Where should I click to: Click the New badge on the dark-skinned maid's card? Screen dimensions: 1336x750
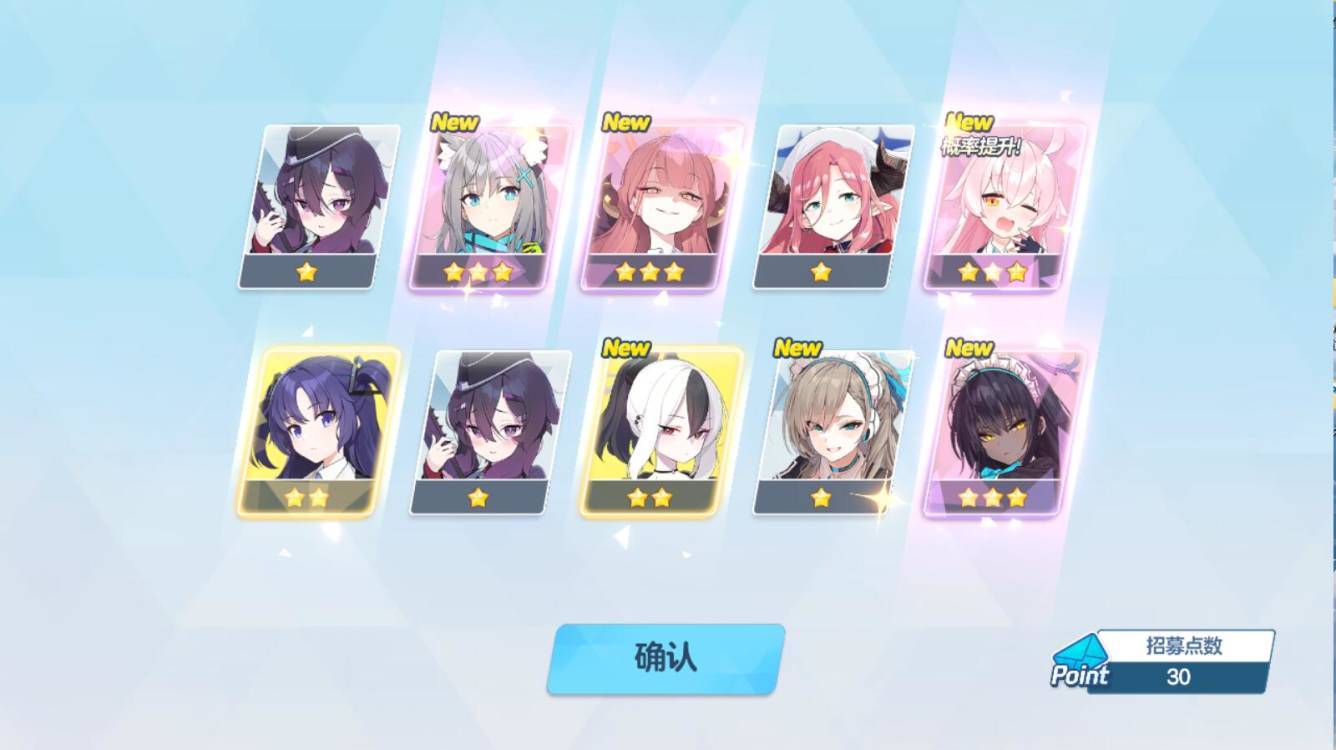pyautogui.click(x=969, y=349)
